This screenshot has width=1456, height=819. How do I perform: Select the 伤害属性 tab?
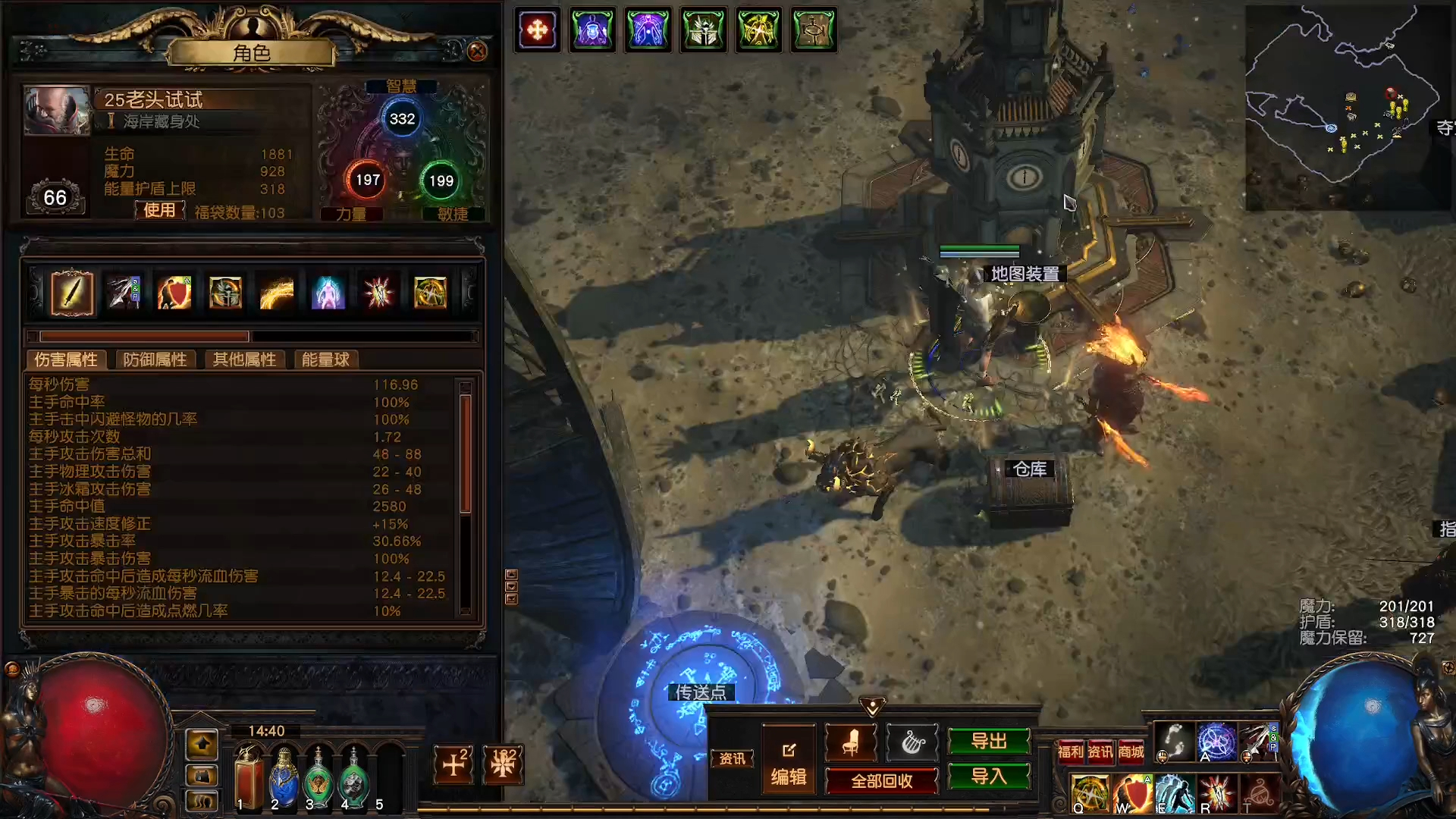(66, 359)
